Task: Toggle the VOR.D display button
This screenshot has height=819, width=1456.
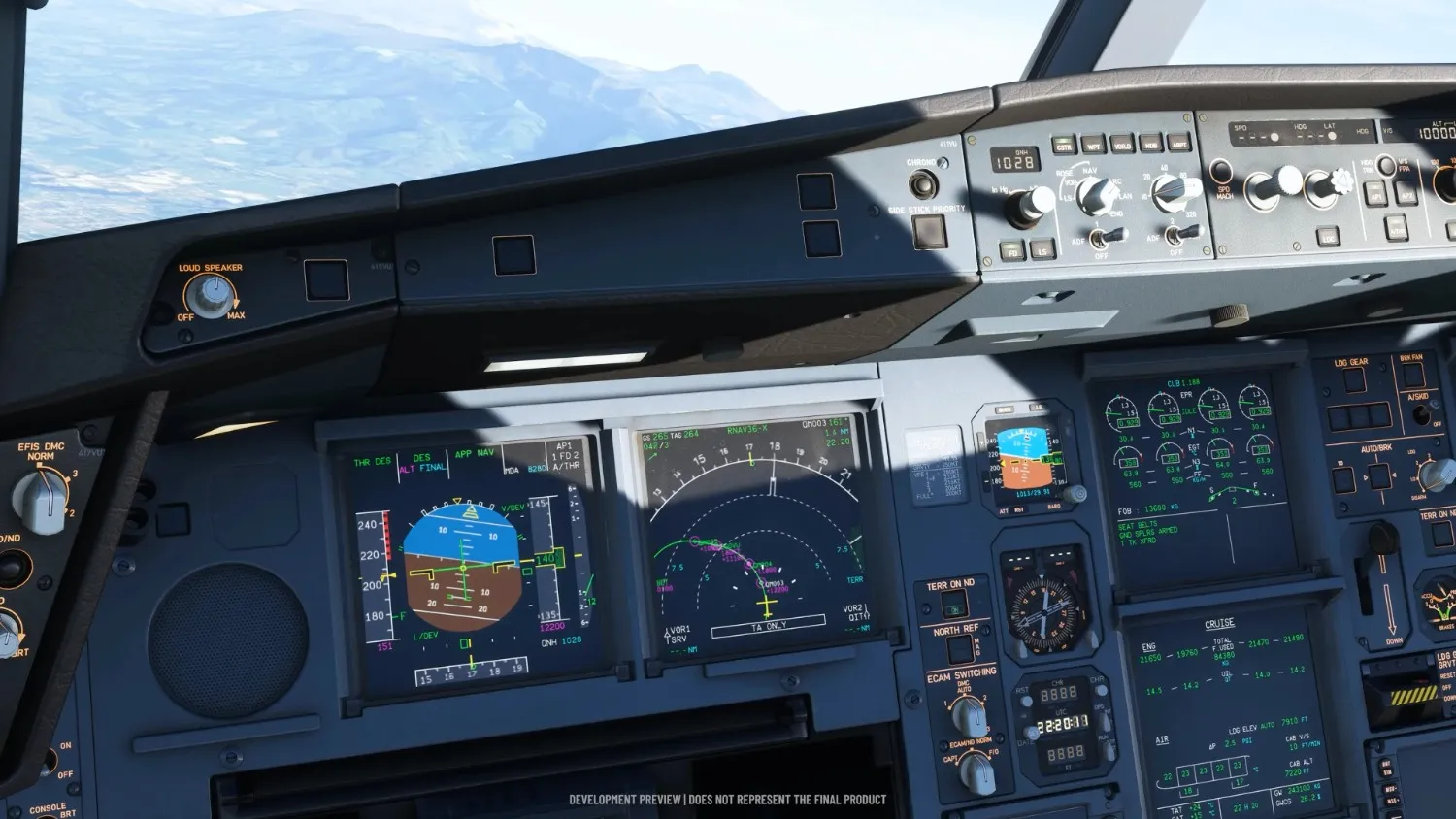Action: point(1122,145)
